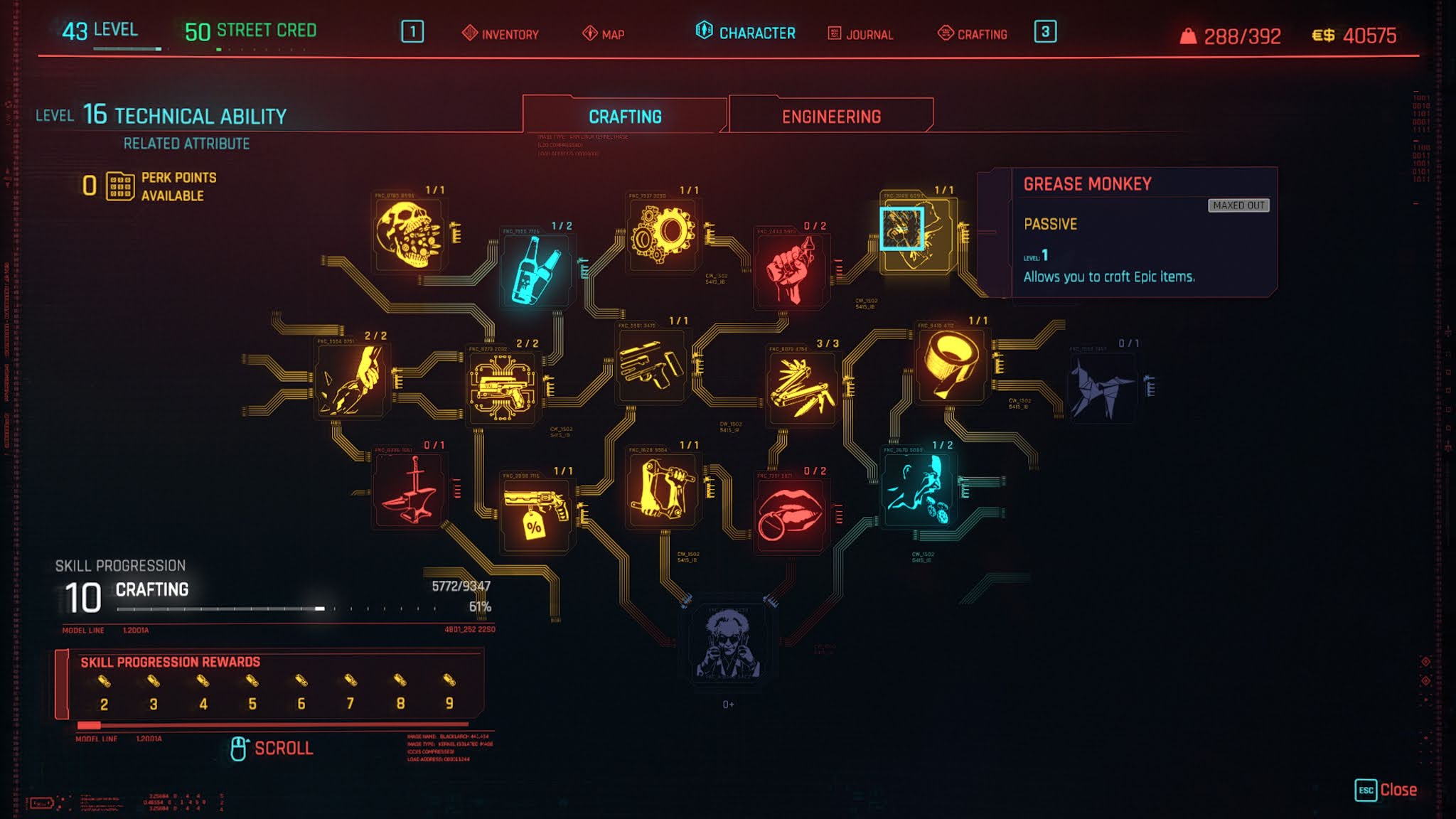Screen dimensions: 1456x819
Task: Open the Crafting menu in top bar
Action: pos(973,33)
